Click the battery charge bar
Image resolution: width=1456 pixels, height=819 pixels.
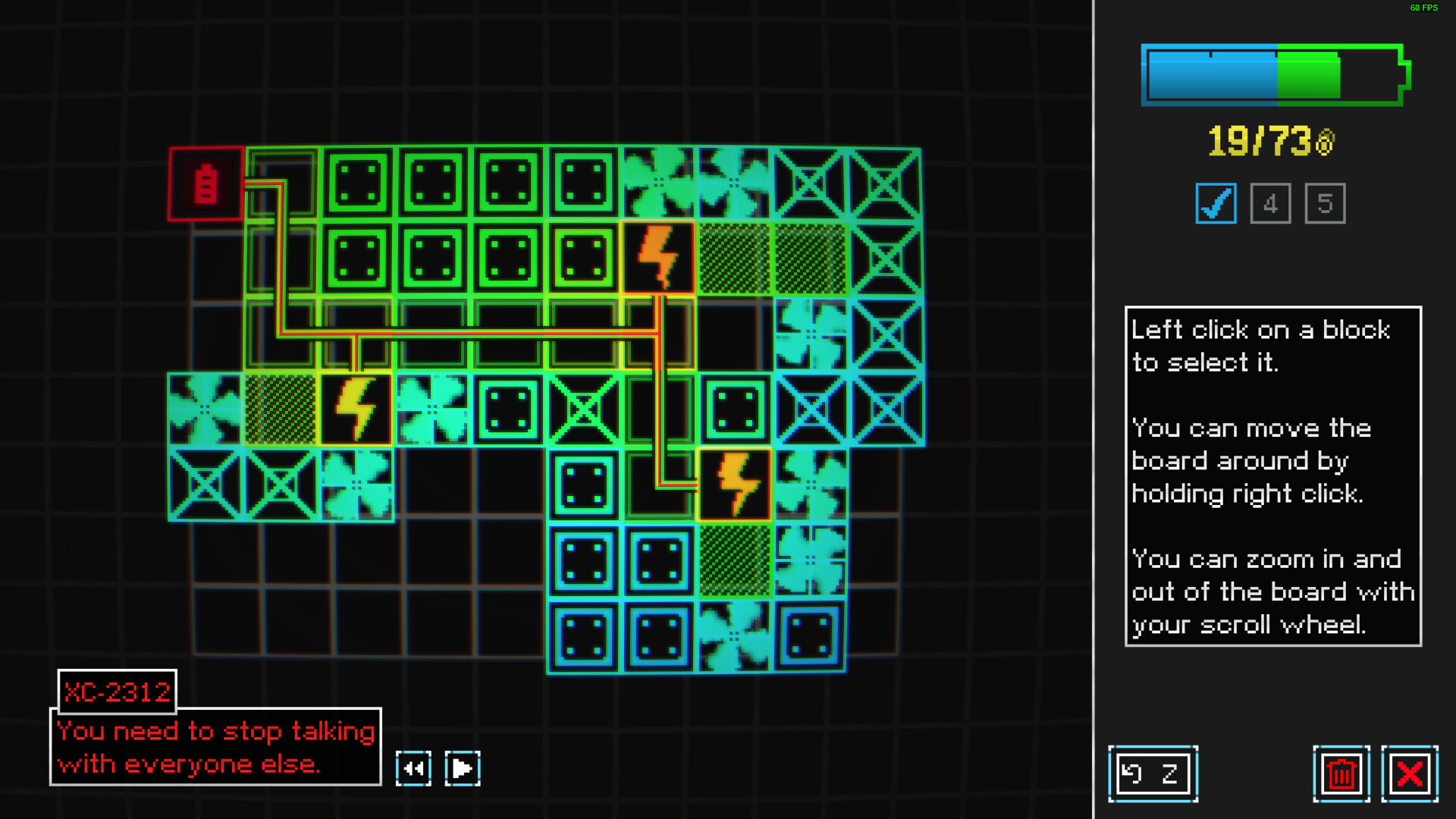(1274, 74)
